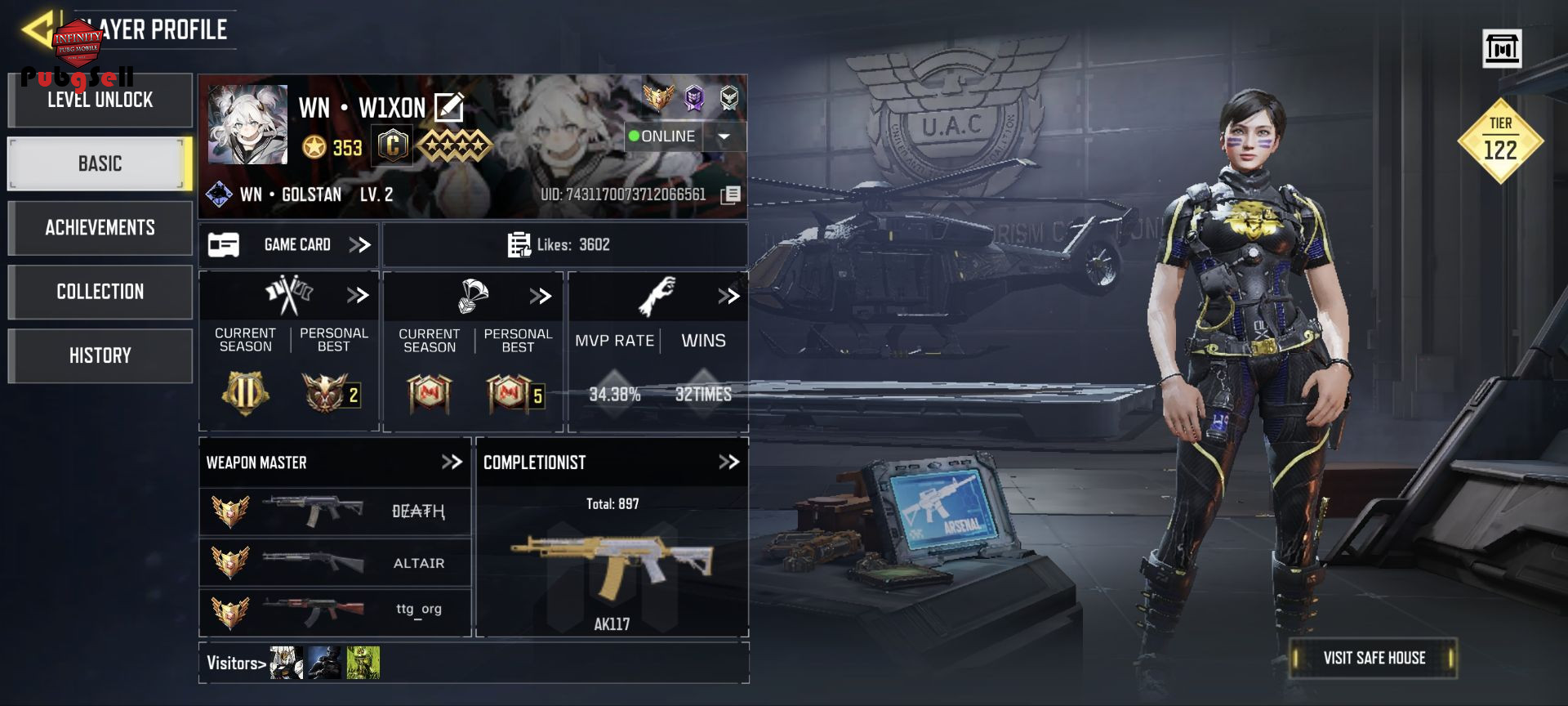Select the Basic profile tab
Viewport: 1568px width, 706px height.
click(100, 164)
